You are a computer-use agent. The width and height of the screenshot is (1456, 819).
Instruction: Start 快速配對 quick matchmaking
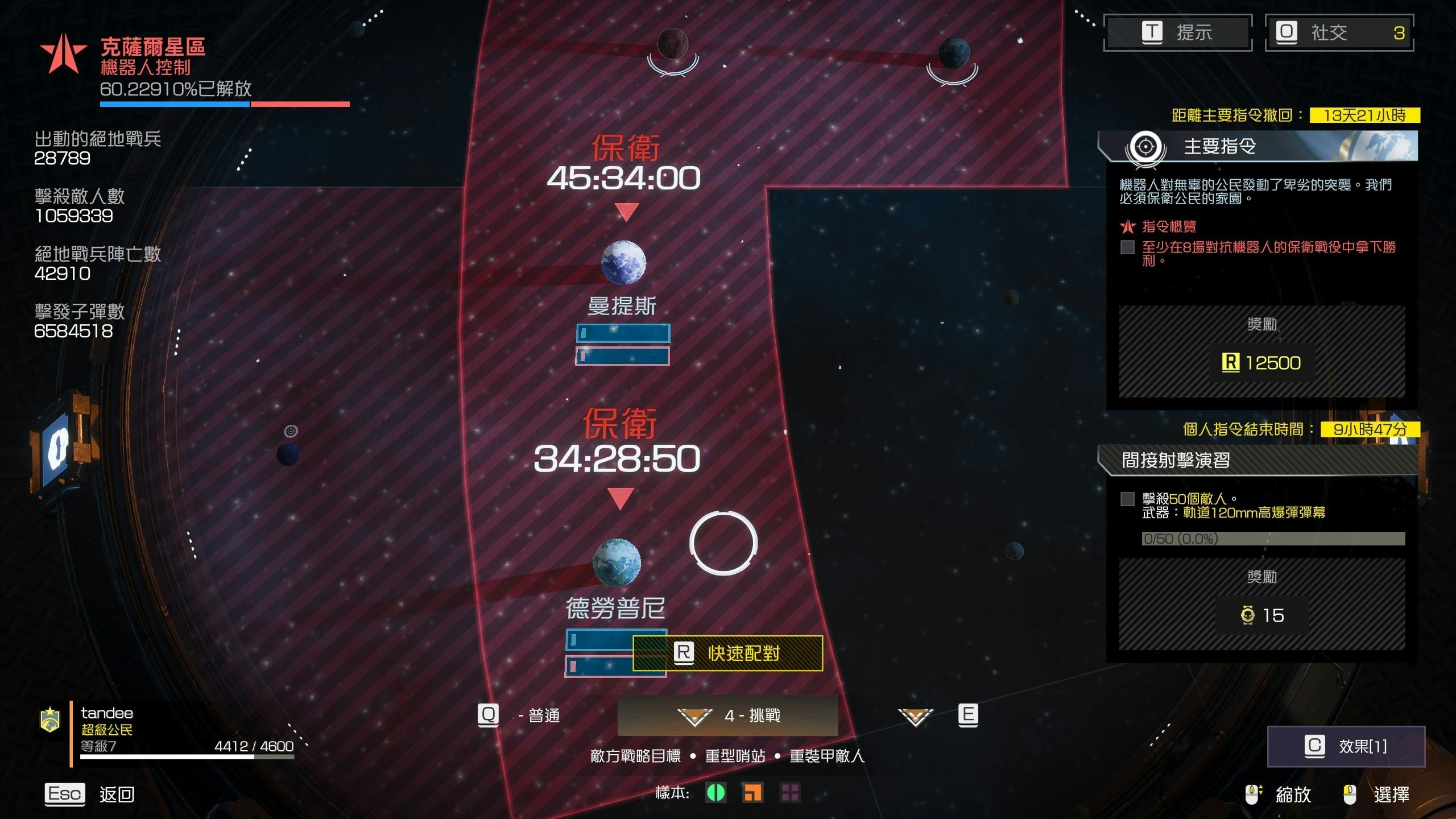(x=728, y=653)
